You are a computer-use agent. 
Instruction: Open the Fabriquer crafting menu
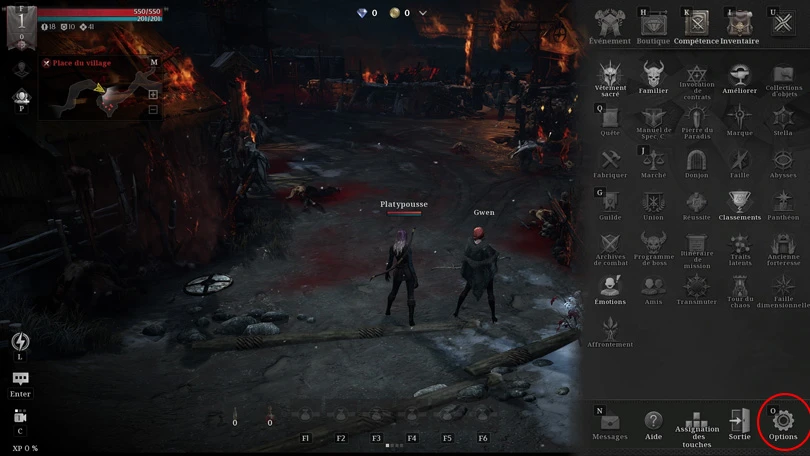[x=610, y=160]
